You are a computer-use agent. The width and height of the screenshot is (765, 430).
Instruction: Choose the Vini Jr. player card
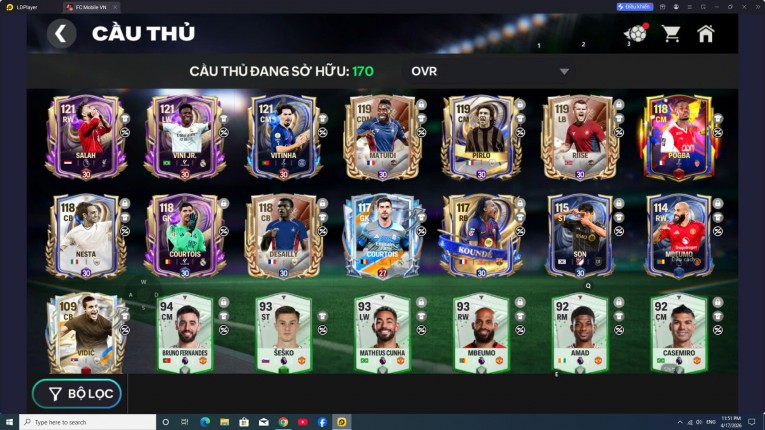[184, 138]
